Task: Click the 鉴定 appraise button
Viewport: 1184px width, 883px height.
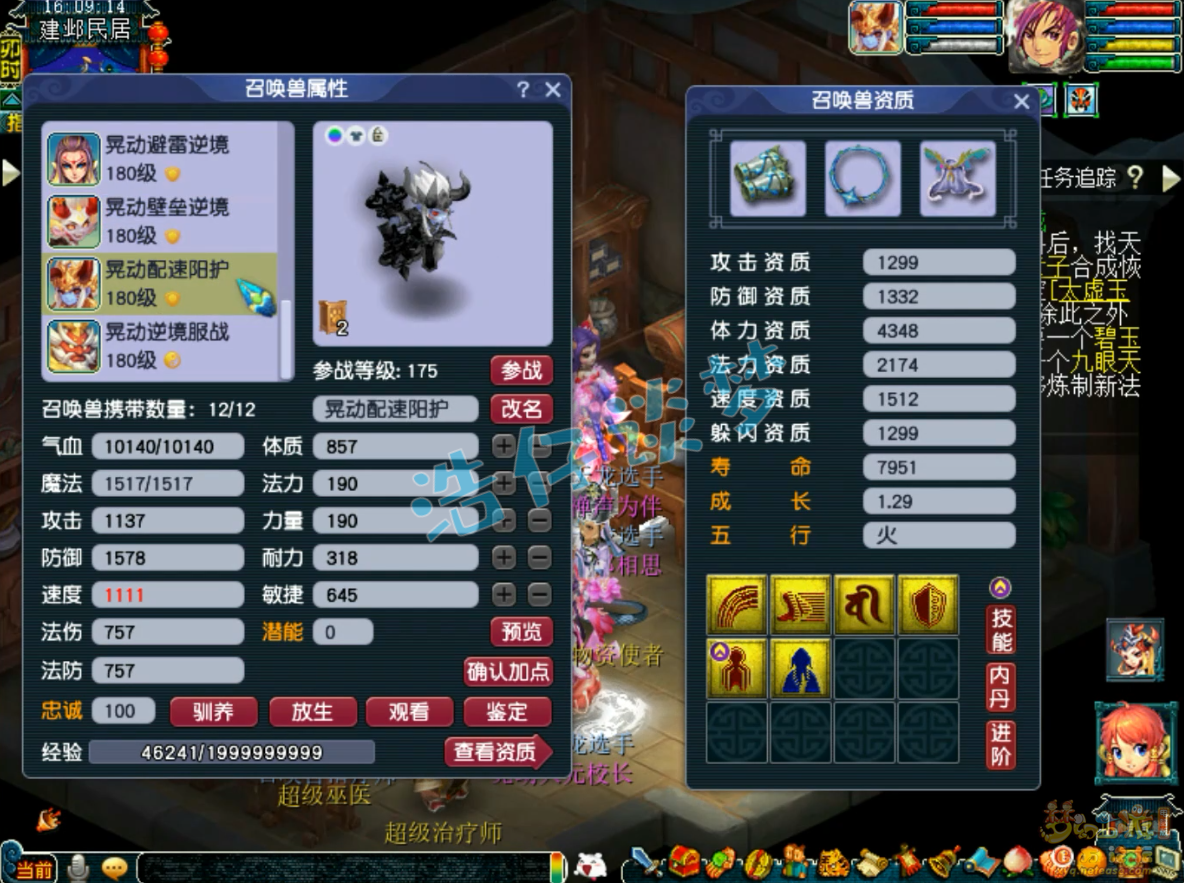Action: click(507, 711)
